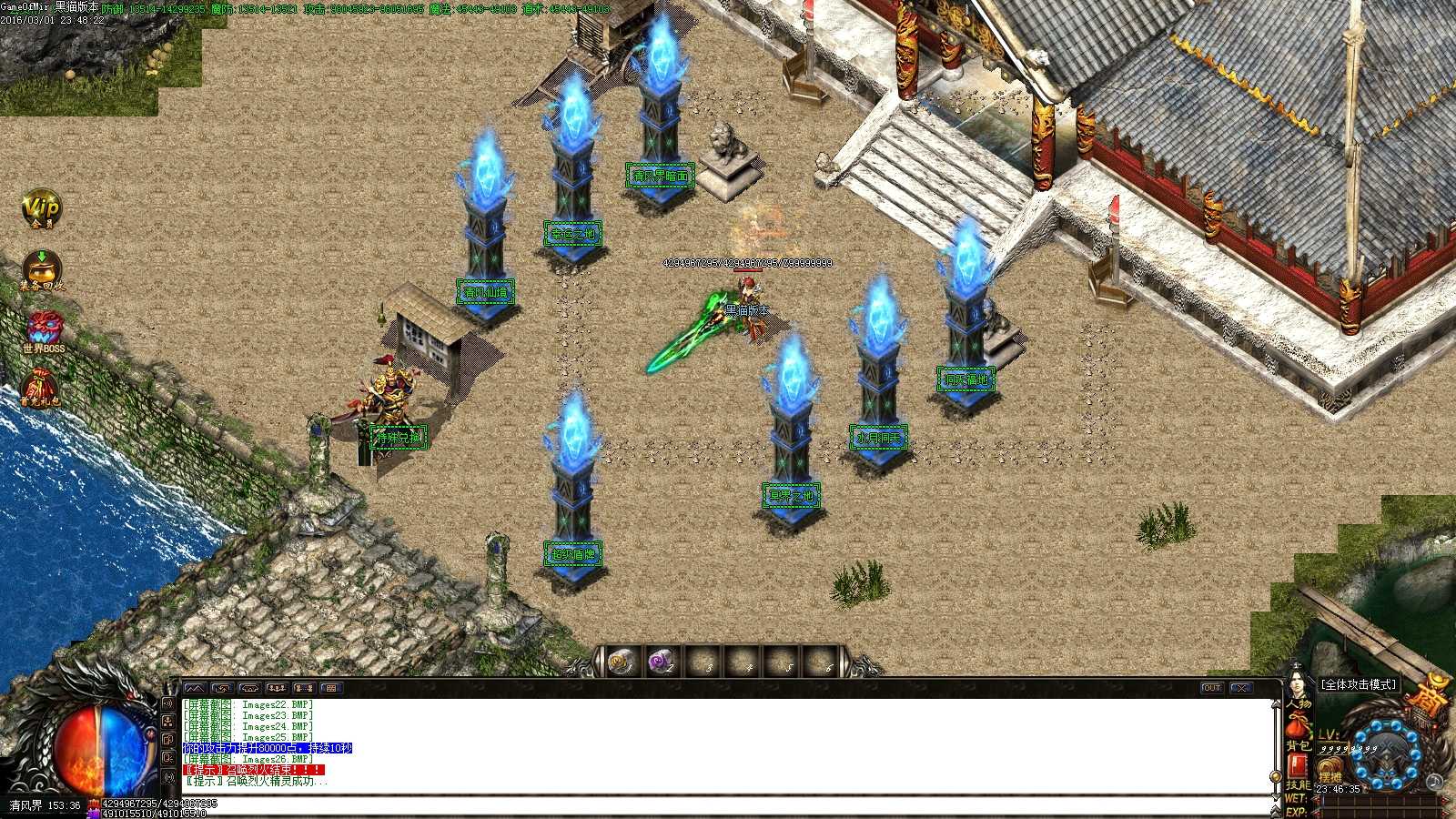Screen dimensions: 1456x819
Task: Cast the purple skill in quickbar slot 2
Action: [x=661, y=662]
